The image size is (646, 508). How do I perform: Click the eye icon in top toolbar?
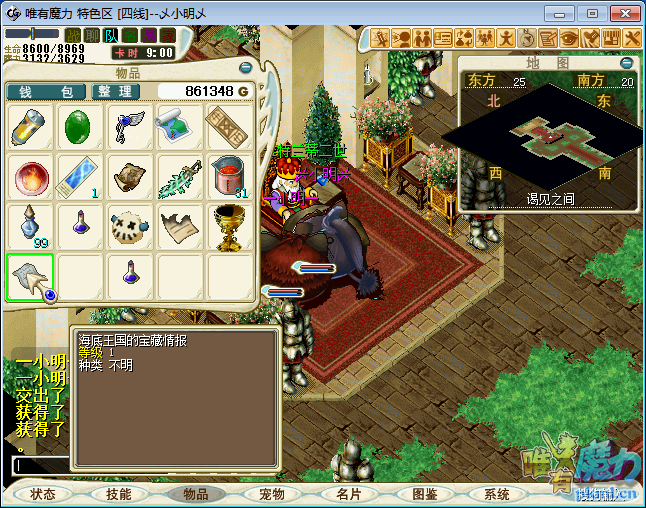(x=567, y=38)
